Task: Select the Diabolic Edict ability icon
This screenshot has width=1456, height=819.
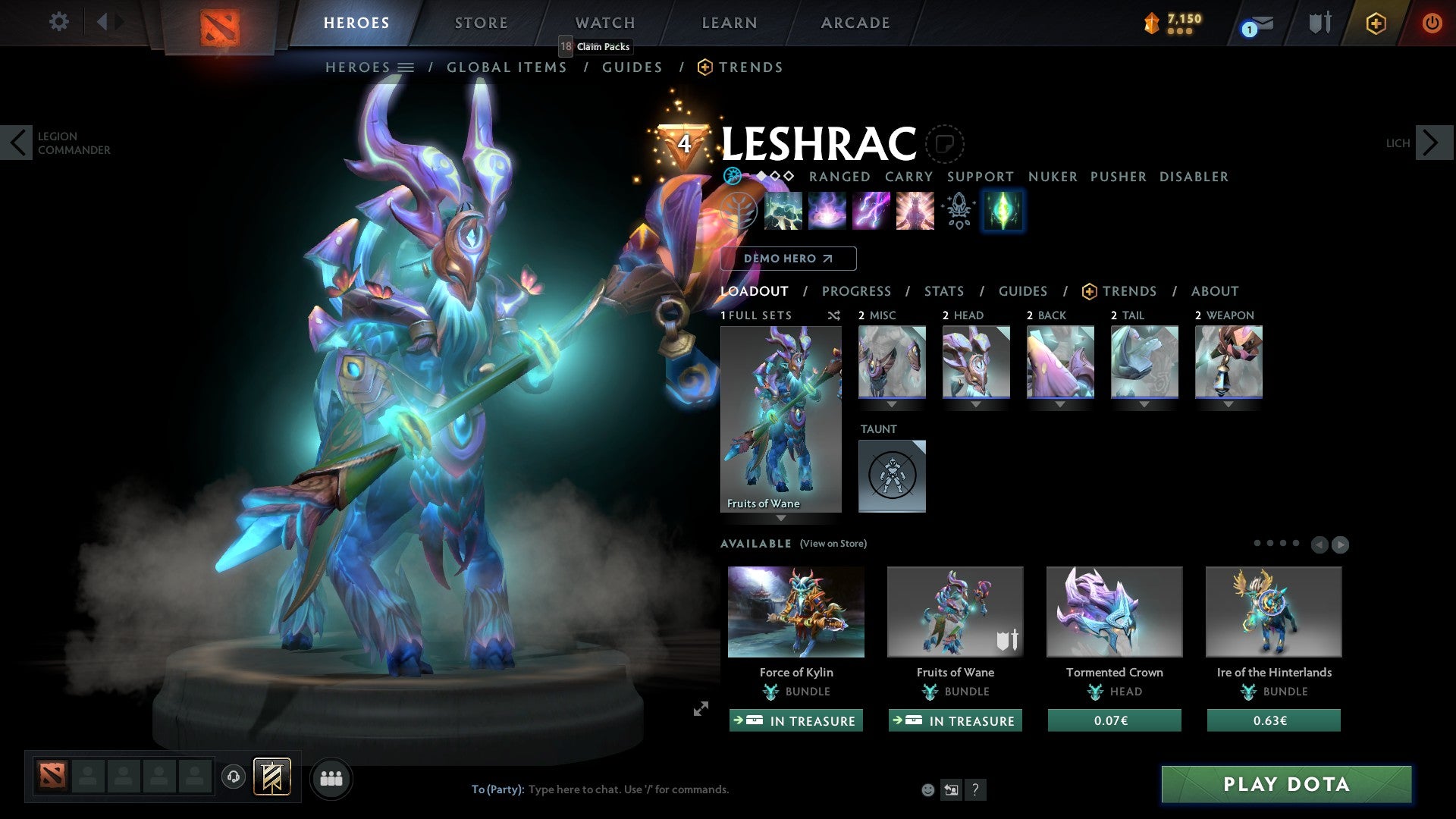Action: pyautogui.click(x=827, y=211)
